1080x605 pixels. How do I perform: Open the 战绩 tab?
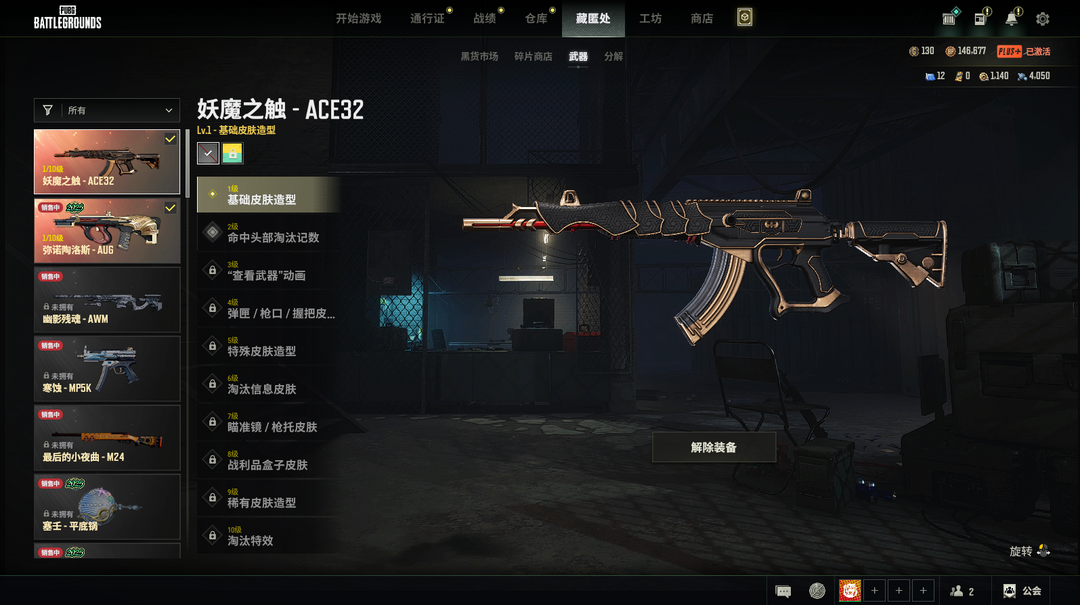coord(484,18)
